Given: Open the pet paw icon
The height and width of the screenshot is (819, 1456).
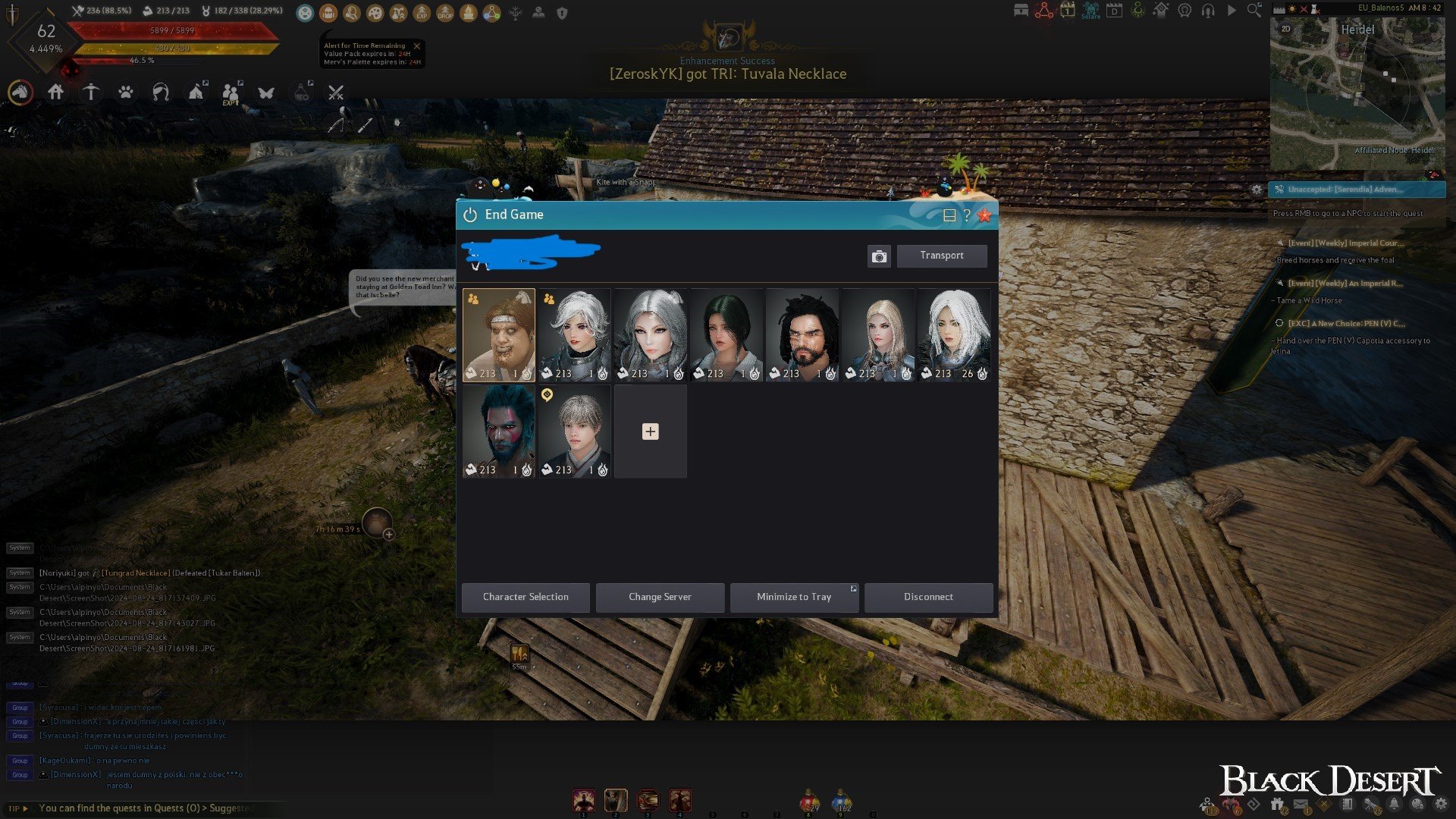Looking at the screenshot, I should [x=126, y=93].
